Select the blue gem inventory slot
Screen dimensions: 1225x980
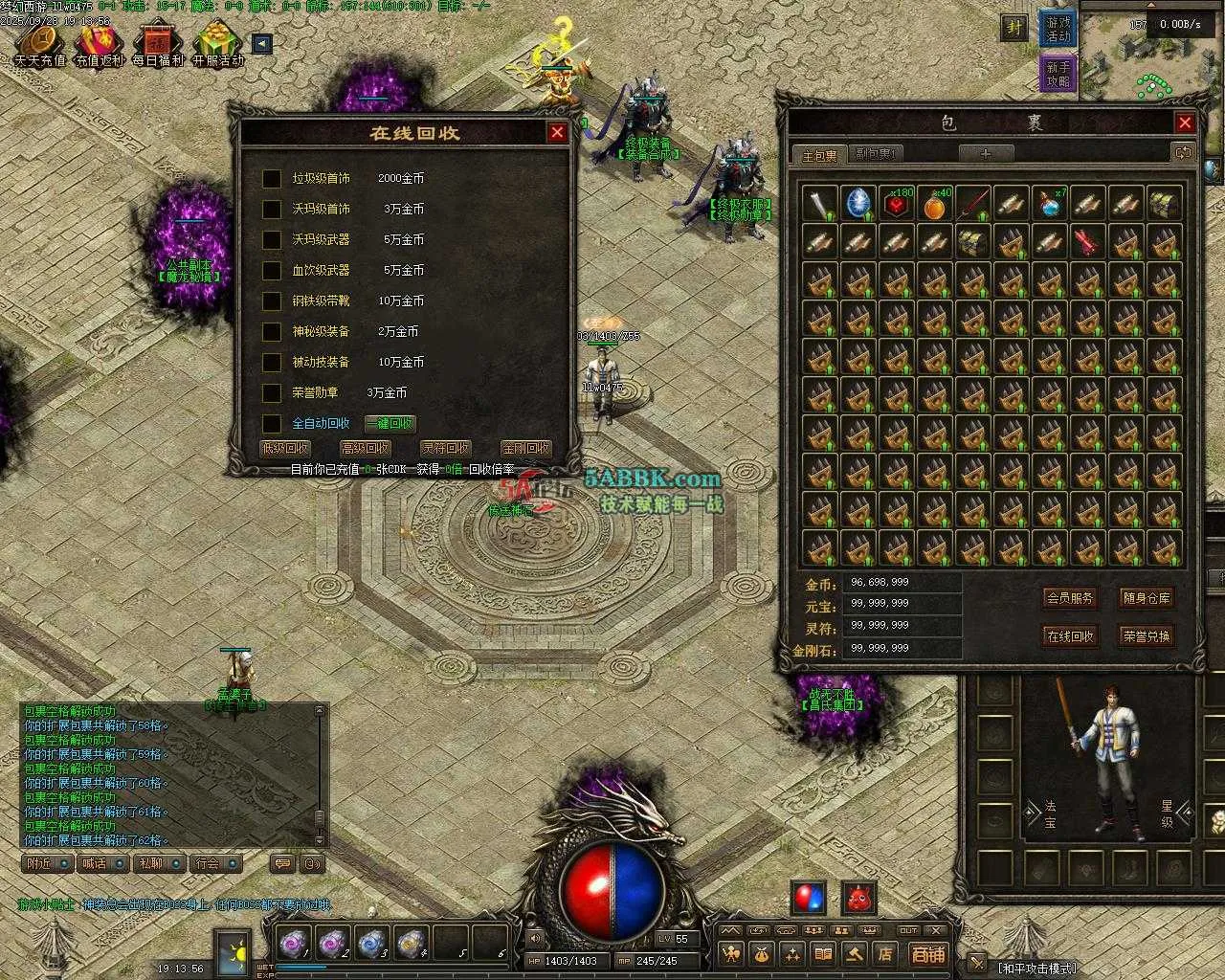pos(857,203)
